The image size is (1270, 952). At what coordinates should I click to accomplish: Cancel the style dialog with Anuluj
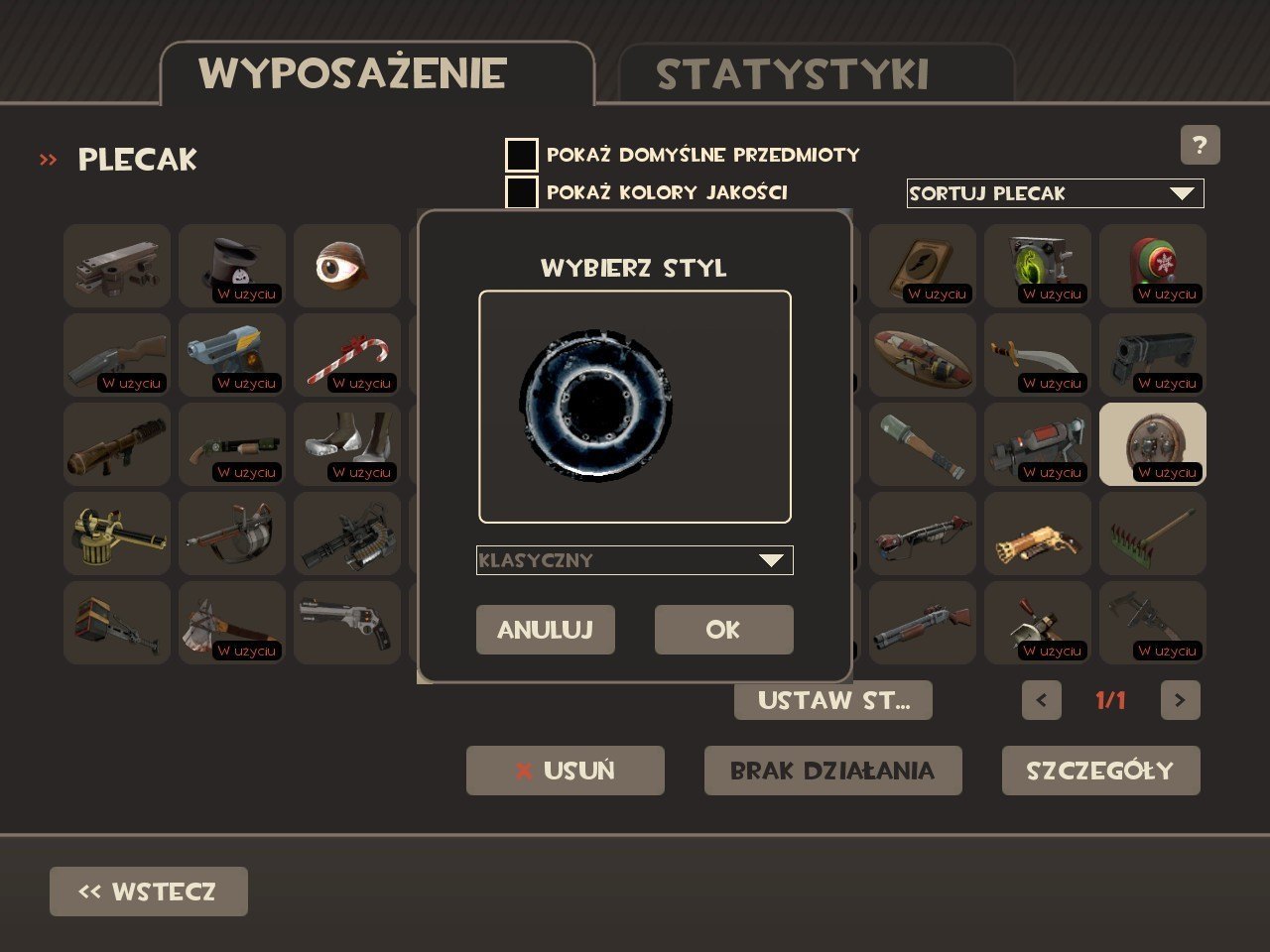click(x=545, y=630)
